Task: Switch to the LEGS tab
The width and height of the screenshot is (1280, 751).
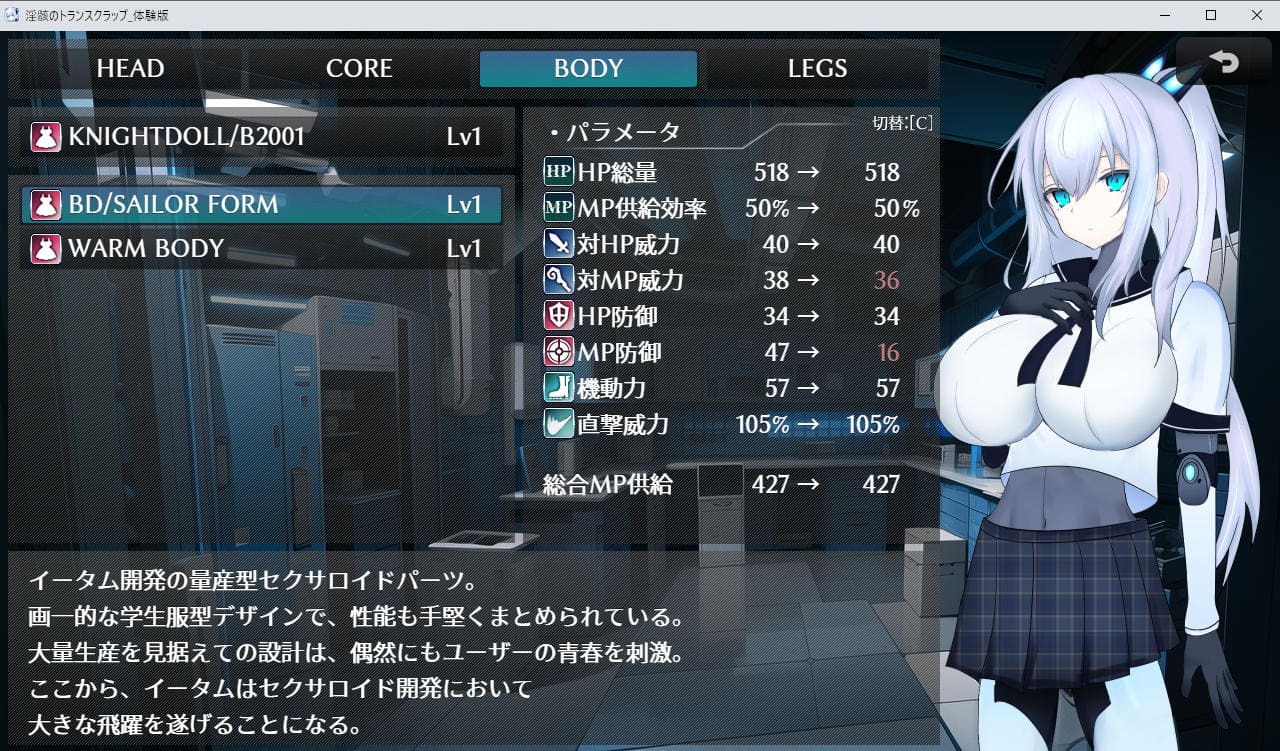Action: pos(817,69)
